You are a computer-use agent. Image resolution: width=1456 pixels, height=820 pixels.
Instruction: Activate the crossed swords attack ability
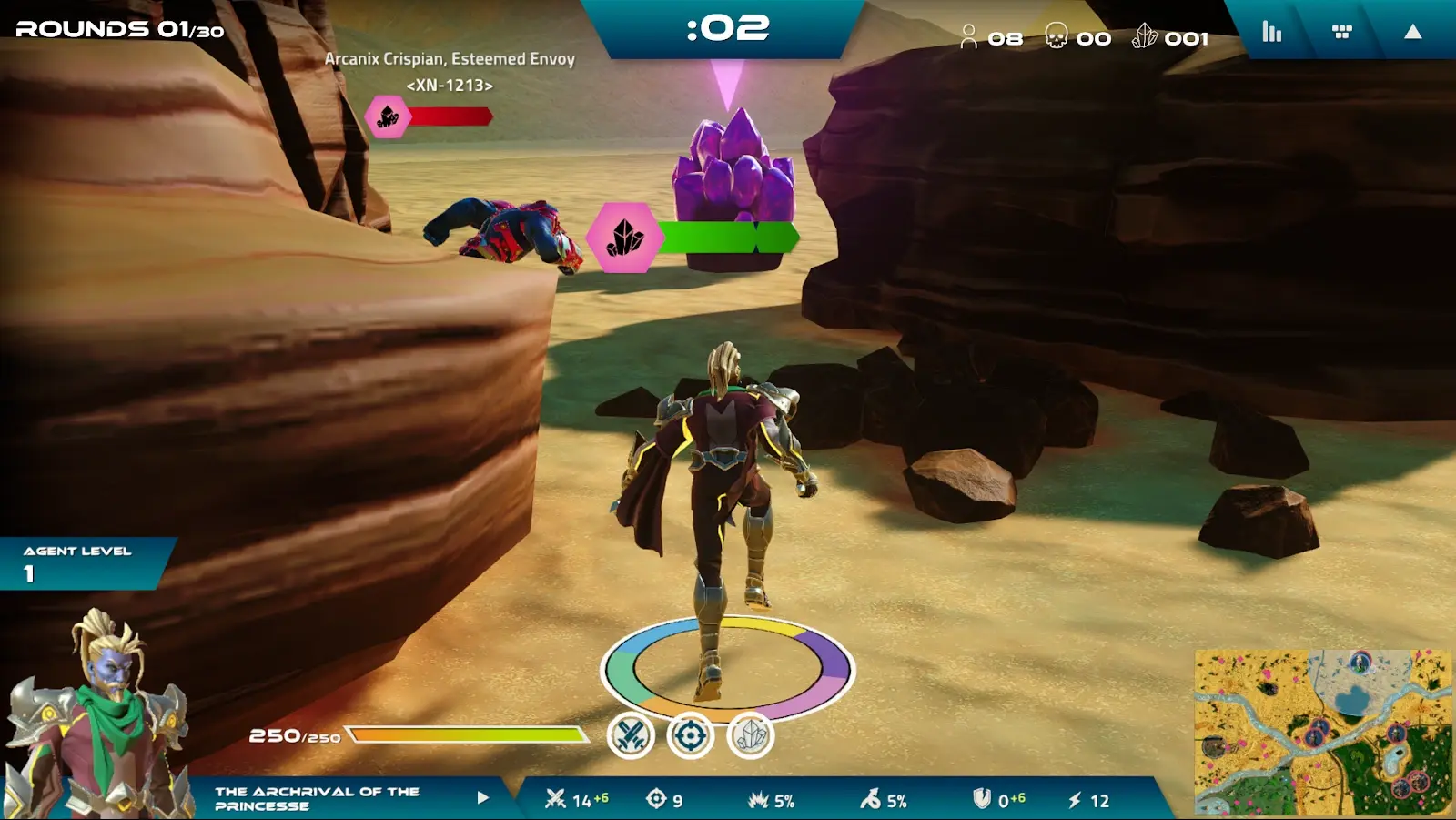(x=631, y=735)
